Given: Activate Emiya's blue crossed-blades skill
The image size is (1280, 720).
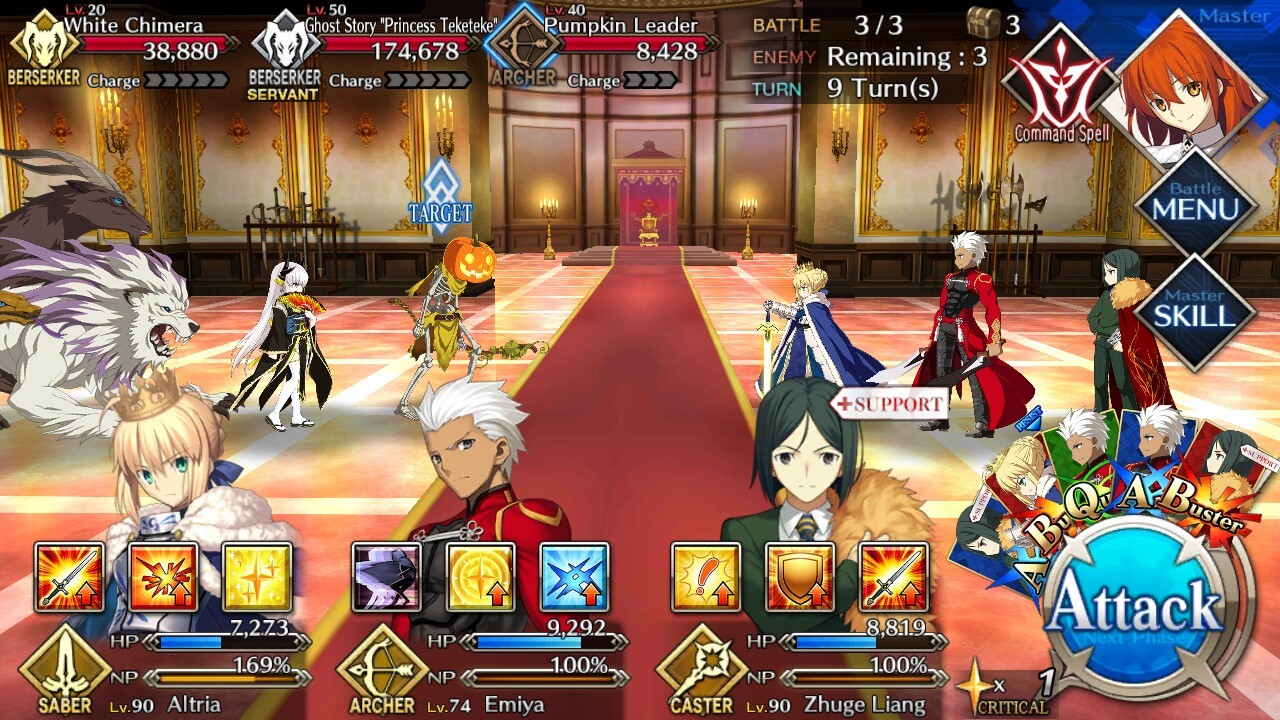Looking at the screenshot, I should coord(574,577).
